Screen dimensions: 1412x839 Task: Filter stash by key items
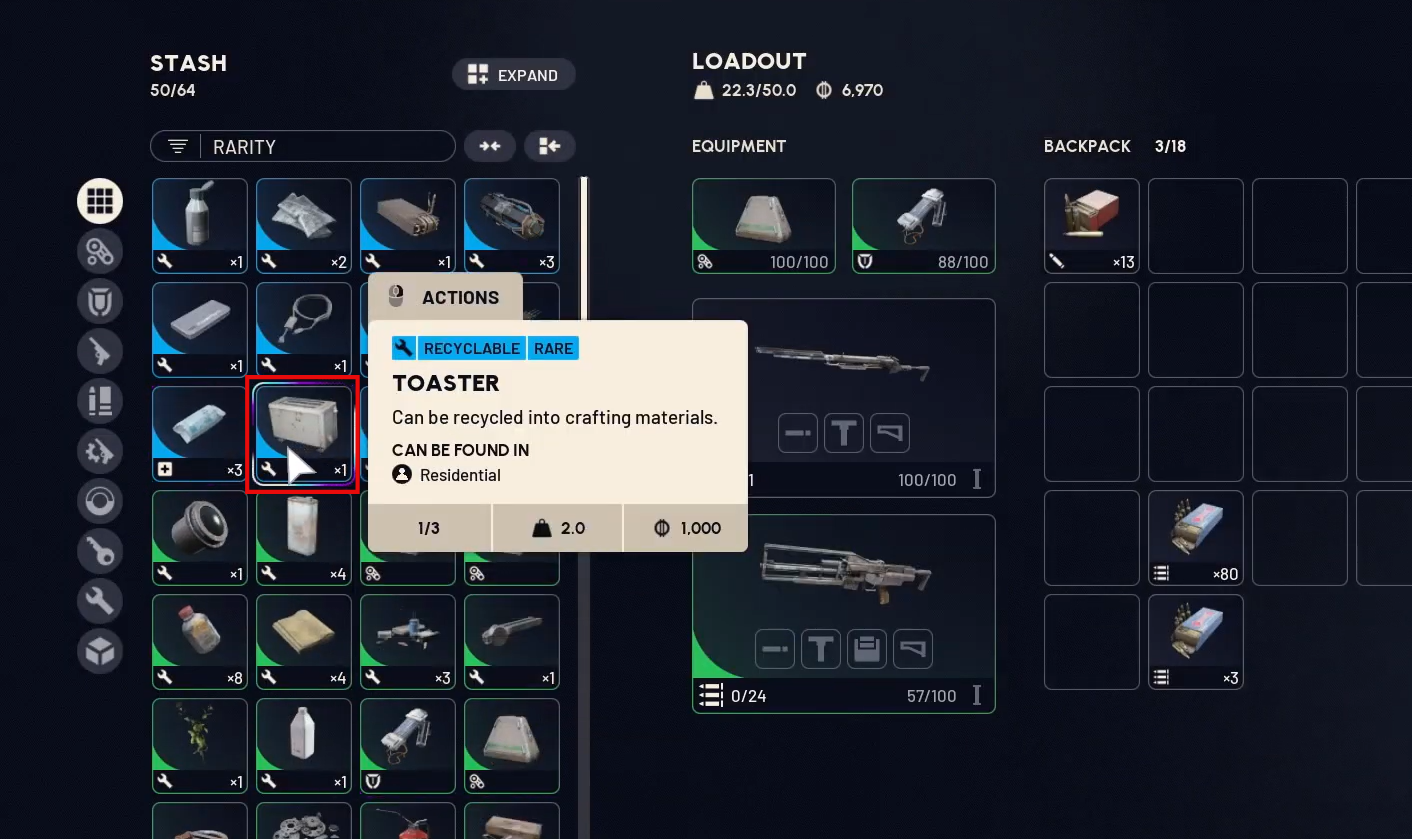(x=100, y=551)
